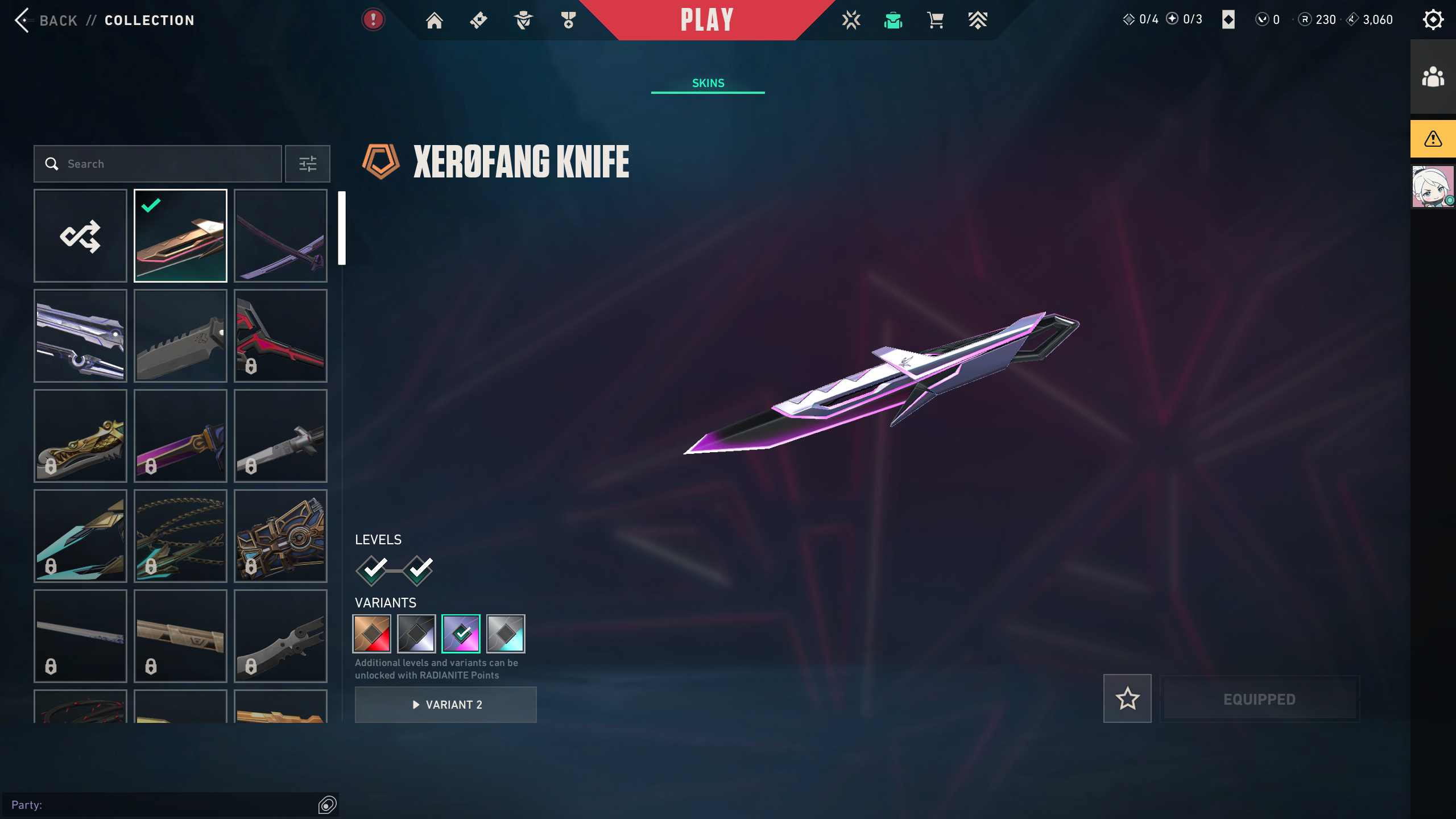Play the Variant 2 preview video
The width and height of the screenshot is (1456, 819).
[446, 705]
